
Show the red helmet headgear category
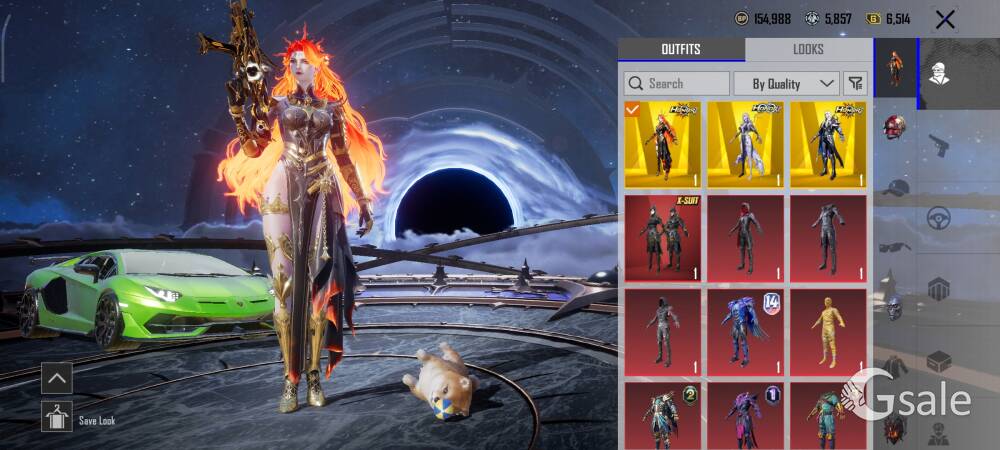tap(895, 128)
